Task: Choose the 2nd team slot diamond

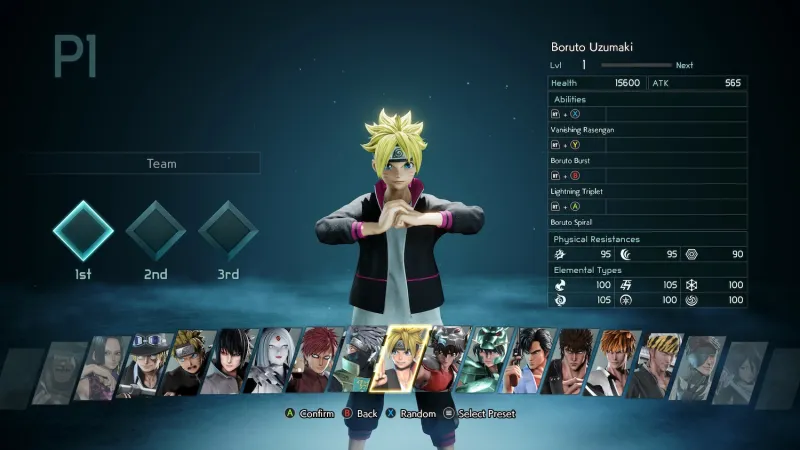Action: click(155, 231)
